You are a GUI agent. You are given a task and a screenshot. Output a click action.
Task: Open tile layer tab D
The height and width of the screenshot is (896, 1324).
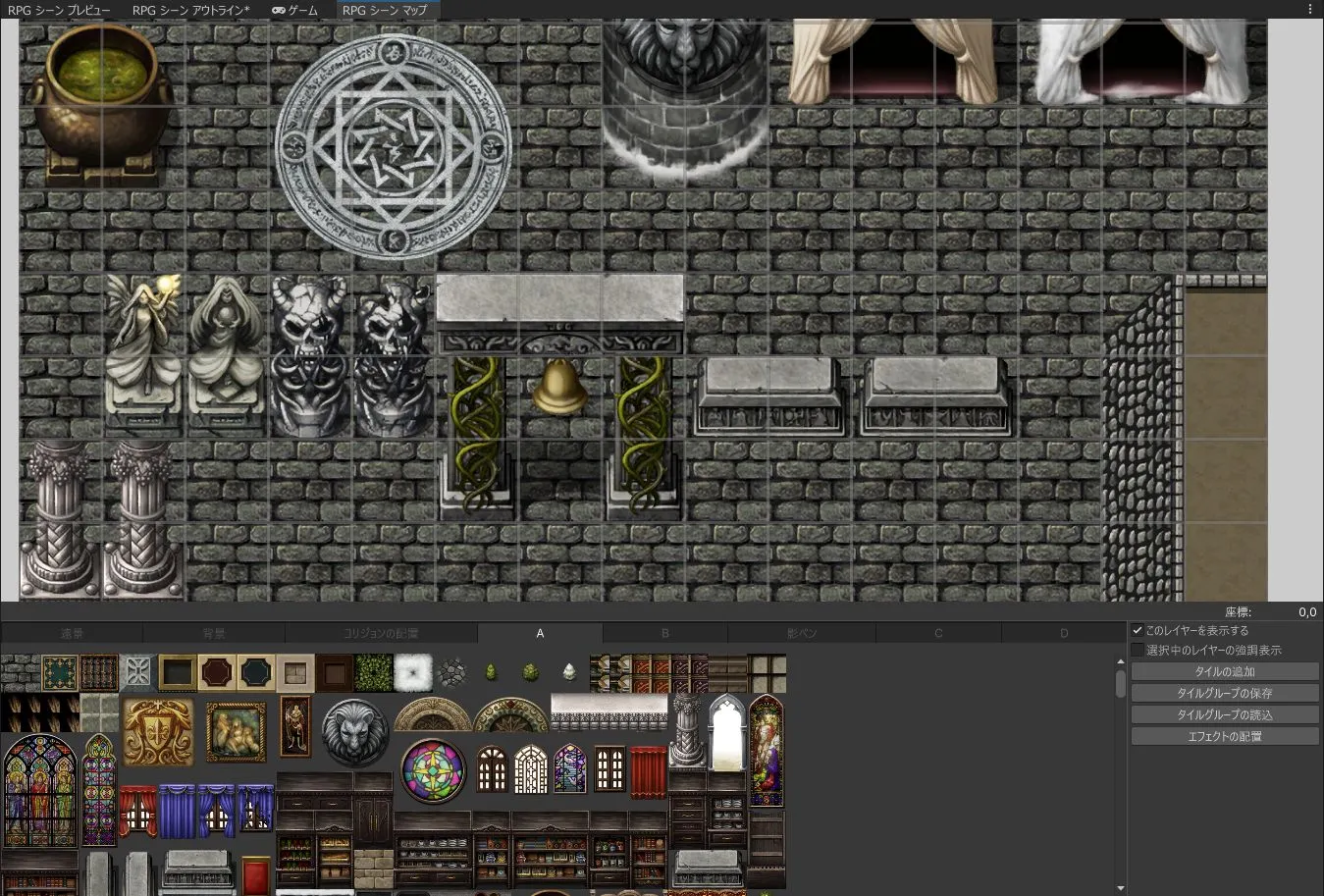1064,634
